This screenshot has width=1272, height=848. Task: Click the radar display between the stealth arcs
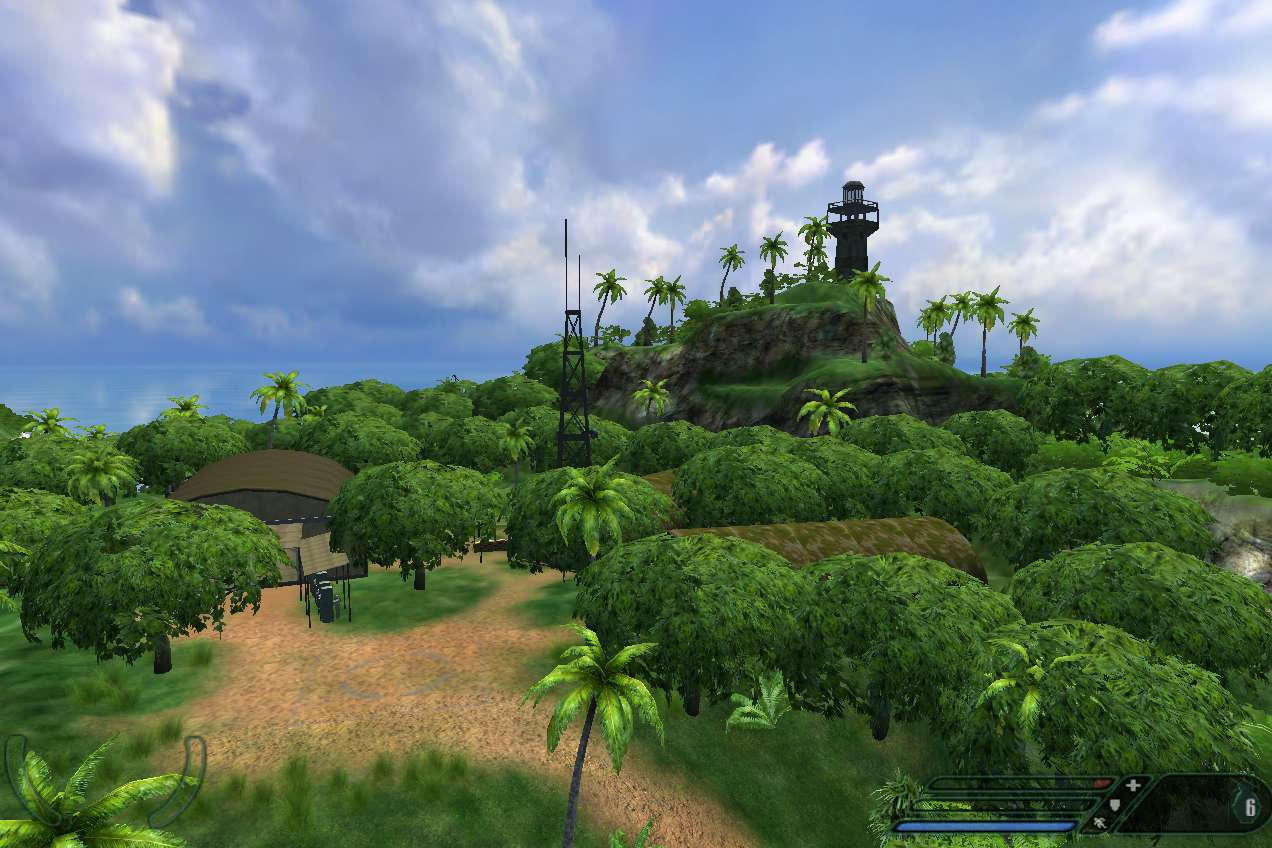tap(103, 782)
